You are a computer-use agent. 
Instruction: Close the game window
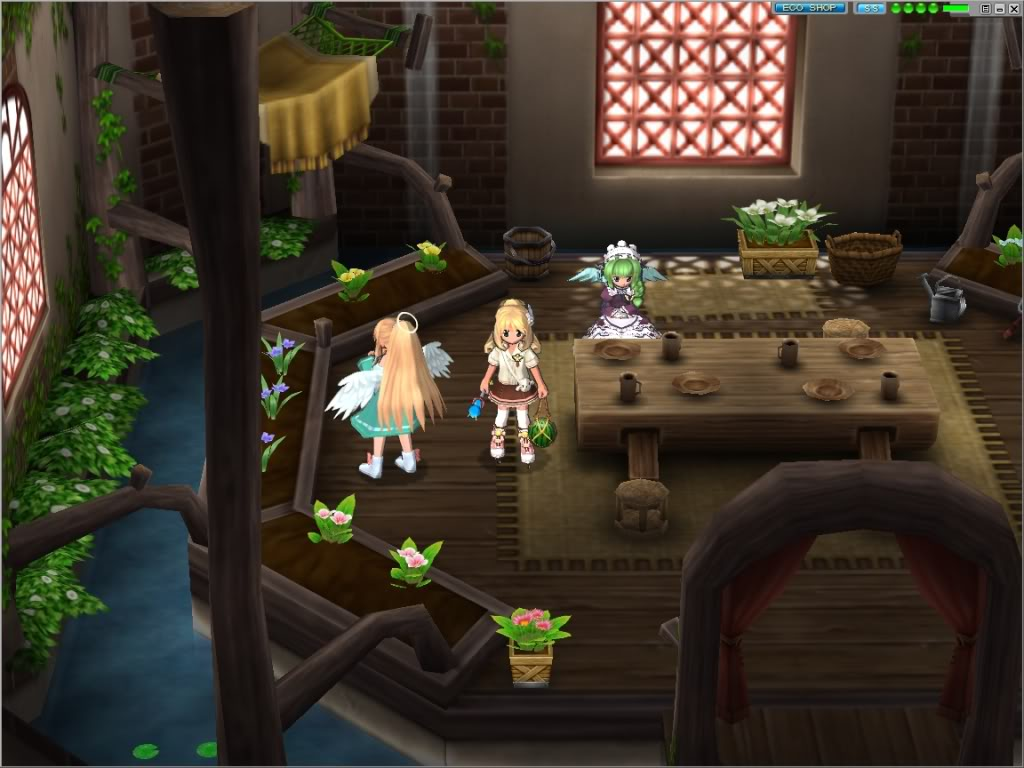tap(1013, 8)
